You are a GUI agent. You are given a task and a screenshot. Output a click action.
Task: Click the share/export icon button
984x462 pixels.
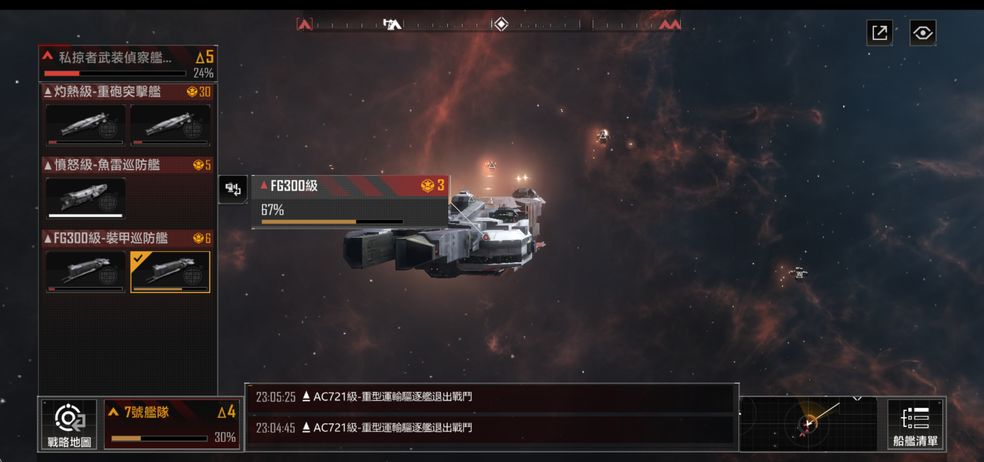(880, 33)
